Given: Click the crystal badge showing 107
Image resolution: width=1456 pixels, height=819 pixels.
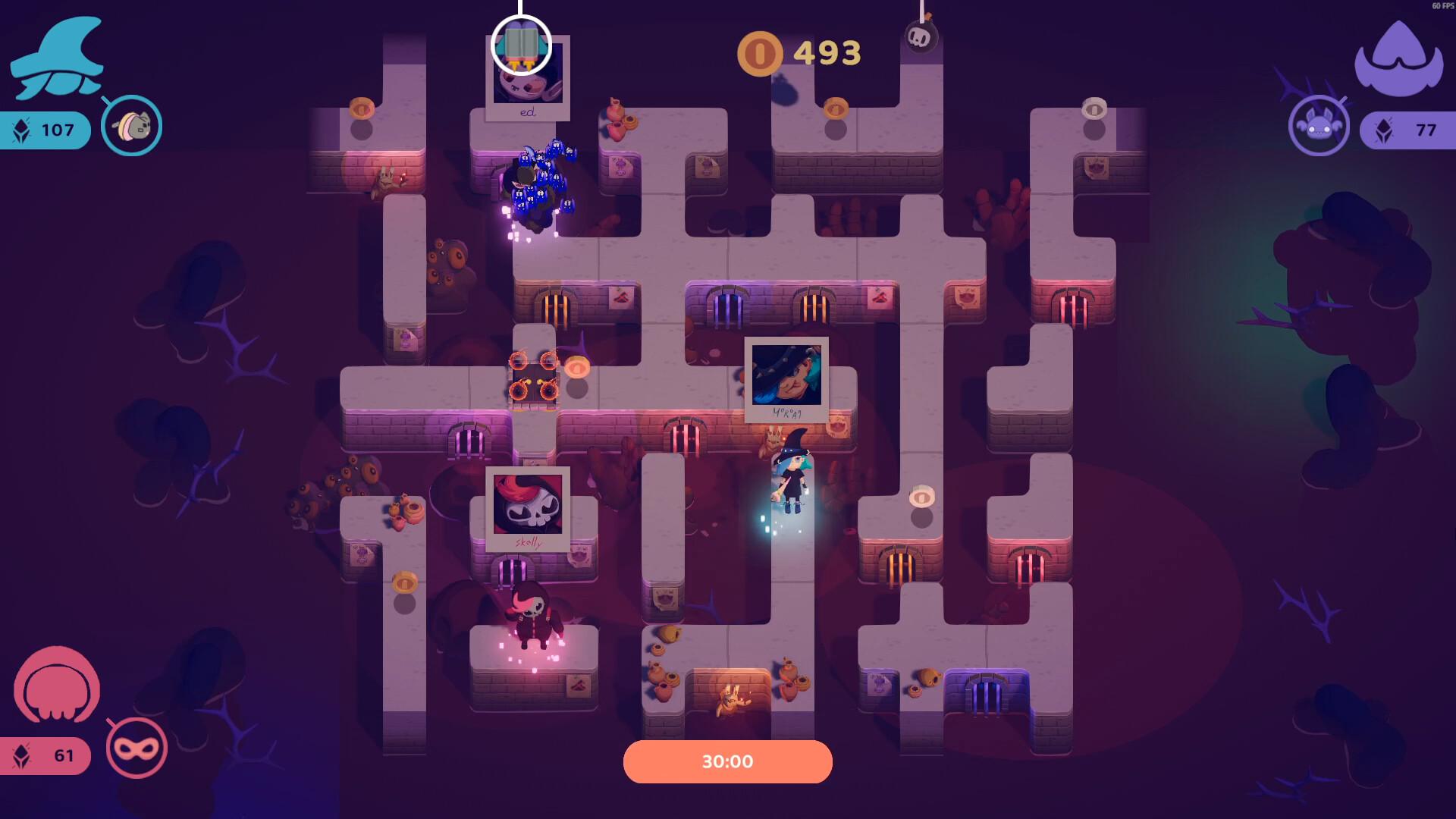Looking at the screenshot, I should point(47,130).
